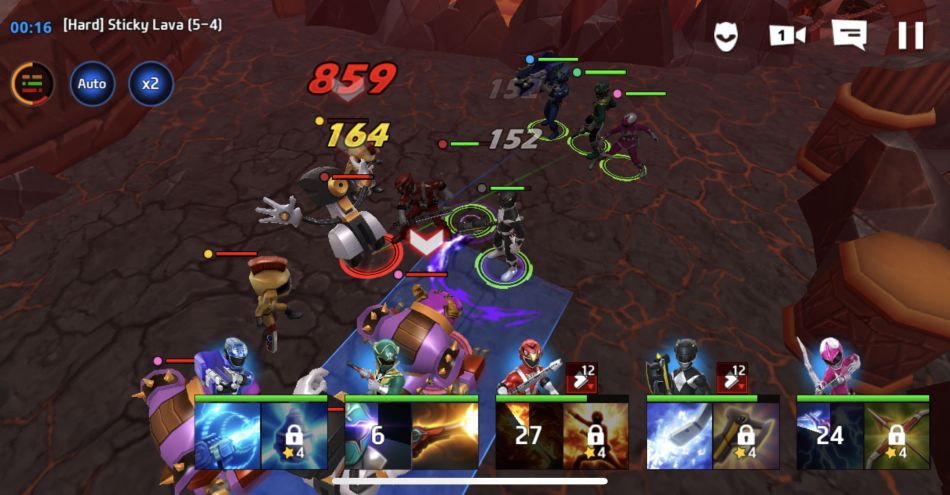Use Green Ranger's skill with 6 cooldown
950x495 pixels.
click(x=378, y=435)
